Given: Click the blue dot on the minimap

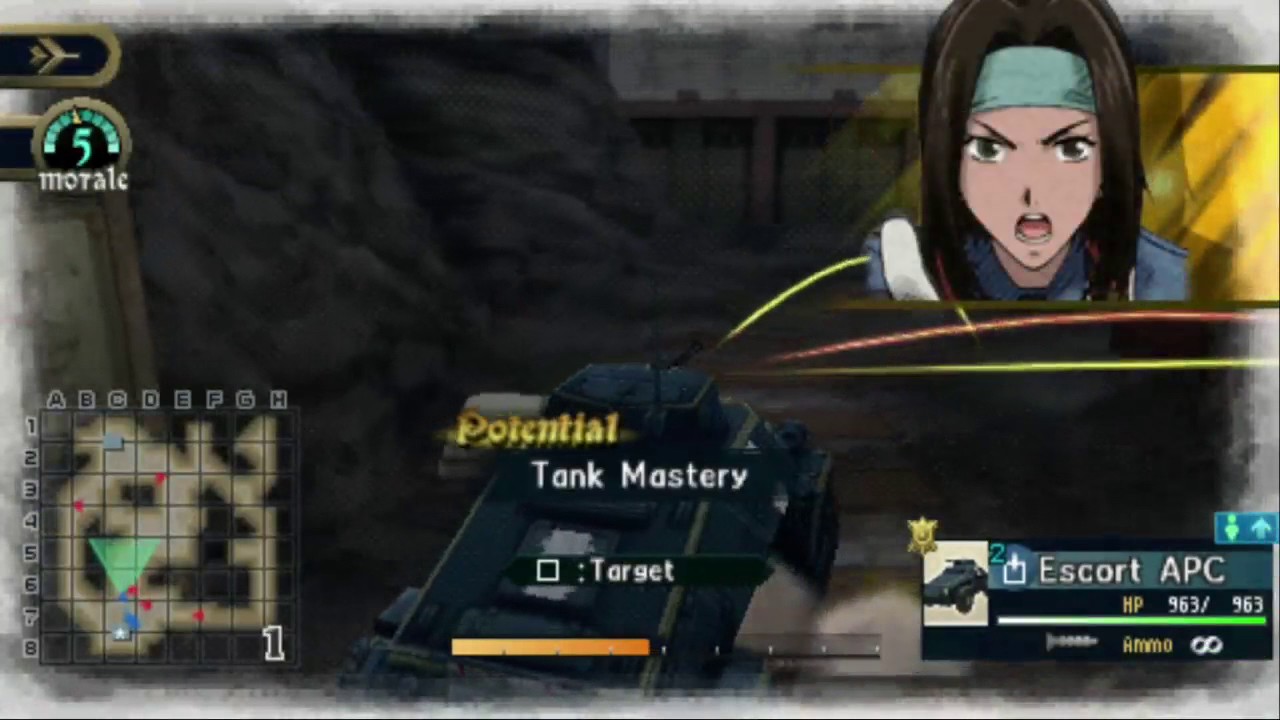Looking at the screenshot, I should coord(130,618).
